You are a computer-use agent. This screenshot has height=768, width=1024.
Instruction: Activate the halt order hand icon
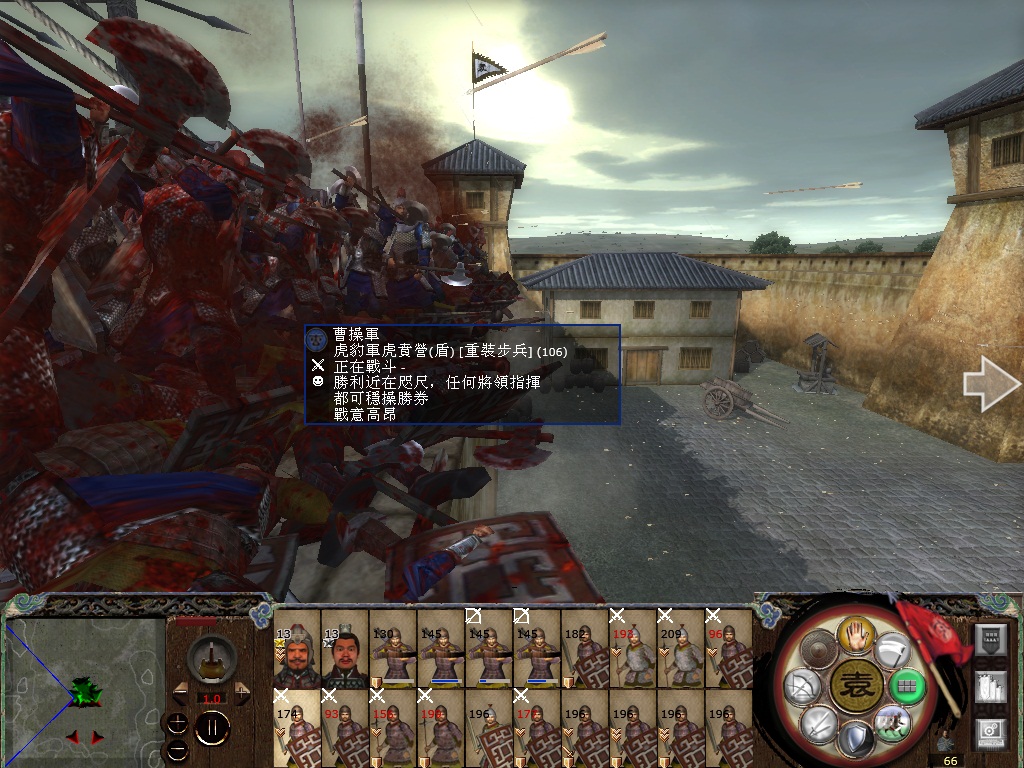pyautogui.click(x=857, y=633)
